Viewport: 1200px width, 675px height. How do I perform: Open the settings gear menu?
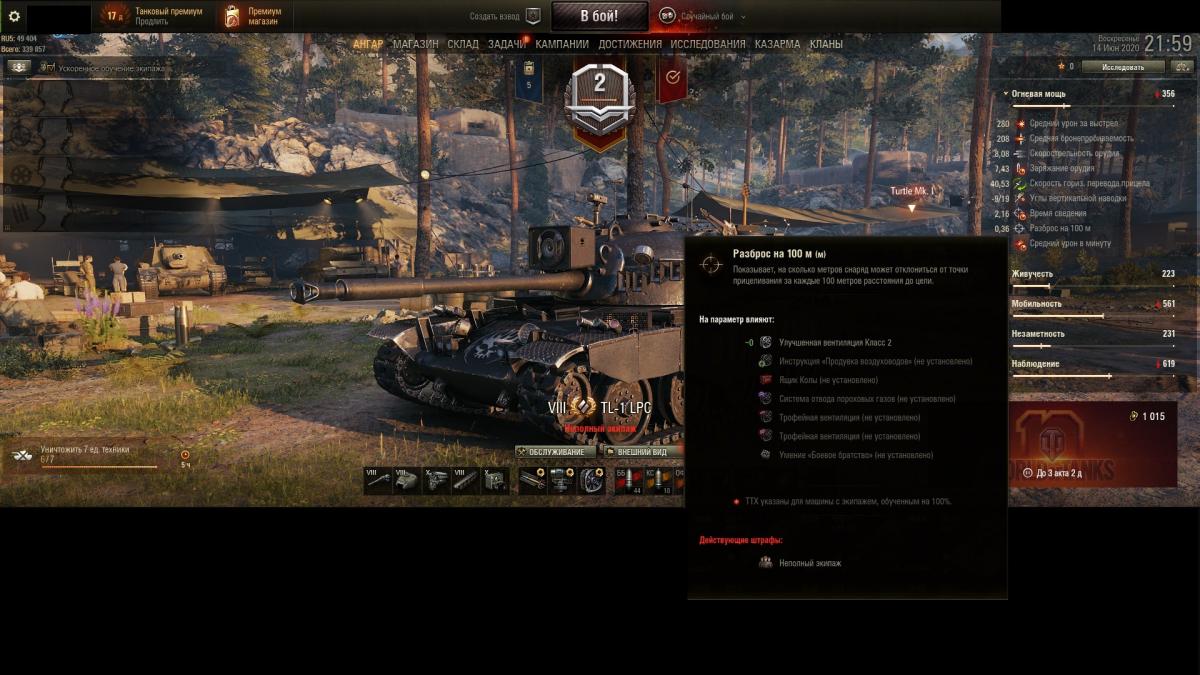14,16
